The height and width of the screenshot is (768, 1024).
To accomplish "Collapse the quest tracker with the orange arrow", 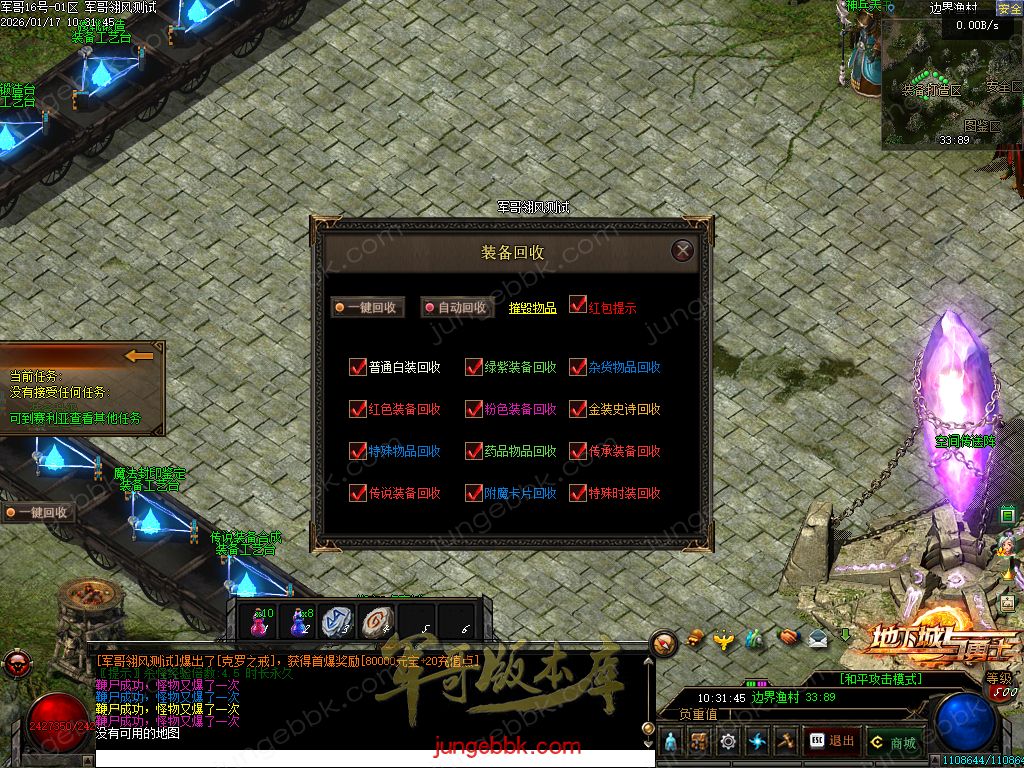I will pos(139,355).
